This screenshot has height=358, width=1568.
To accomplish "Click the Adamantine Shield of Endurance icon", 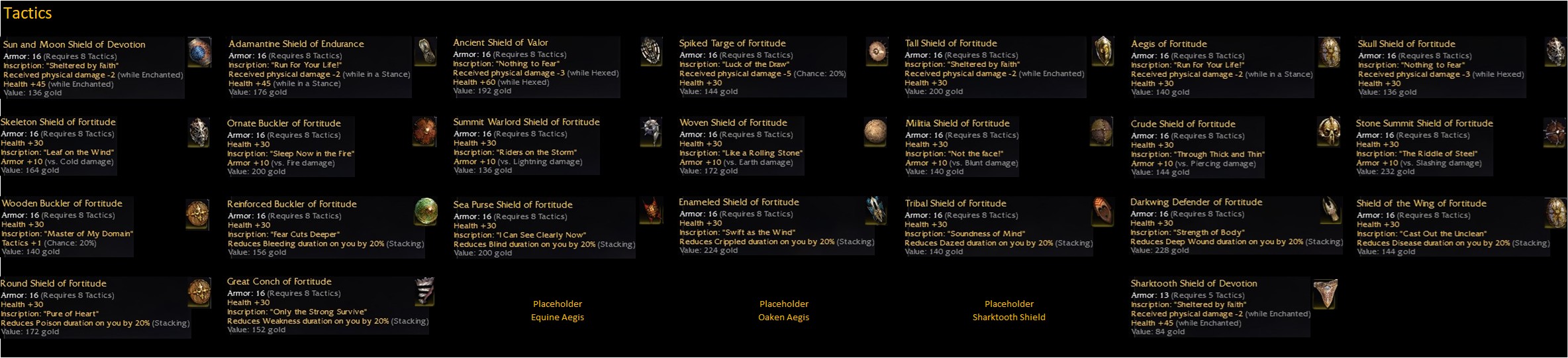I will pyautogui.click(x=426, y=52).
